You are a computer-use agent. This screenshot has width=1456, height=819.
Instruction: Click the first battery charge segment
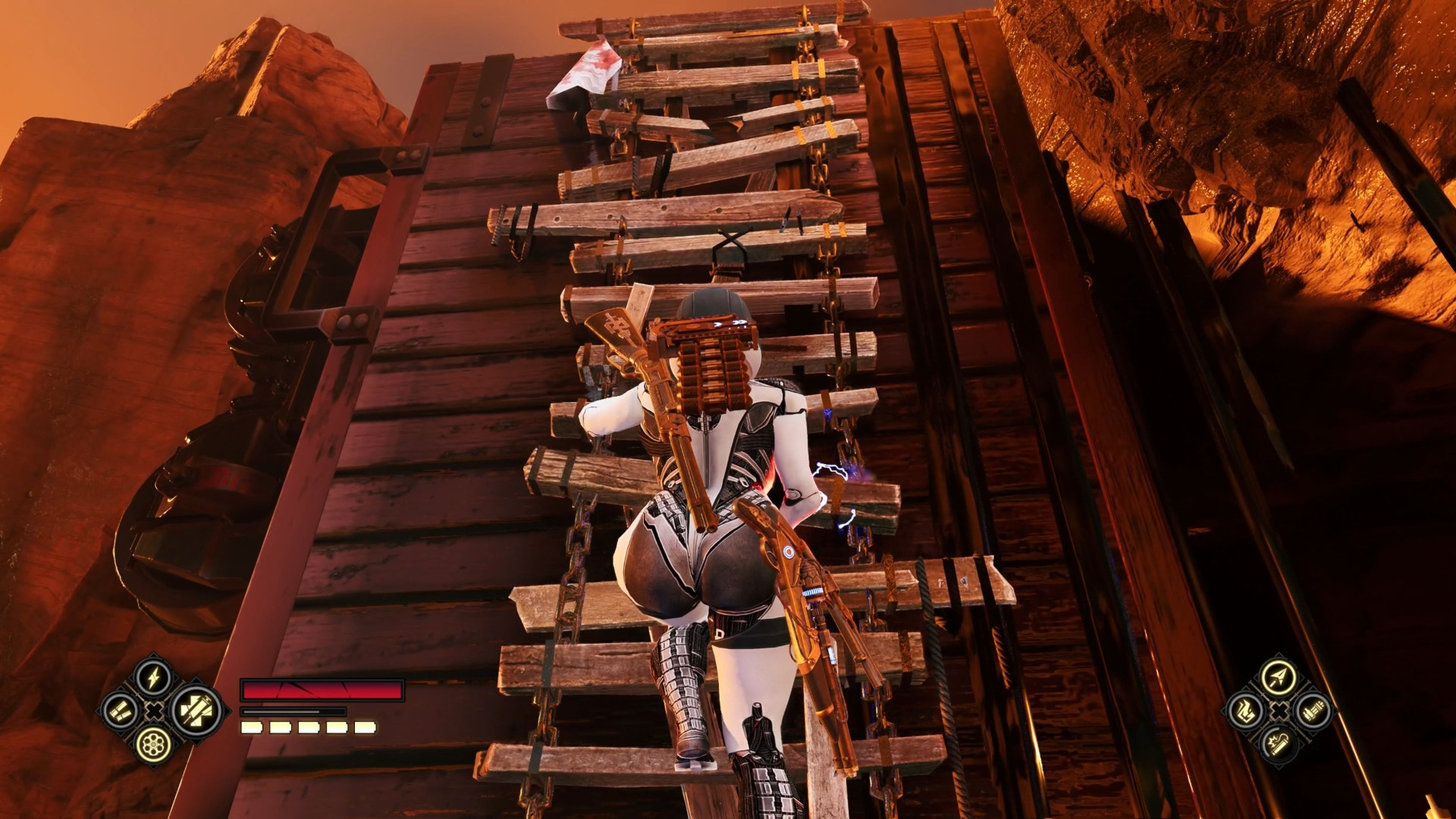(x=252, y=729)
